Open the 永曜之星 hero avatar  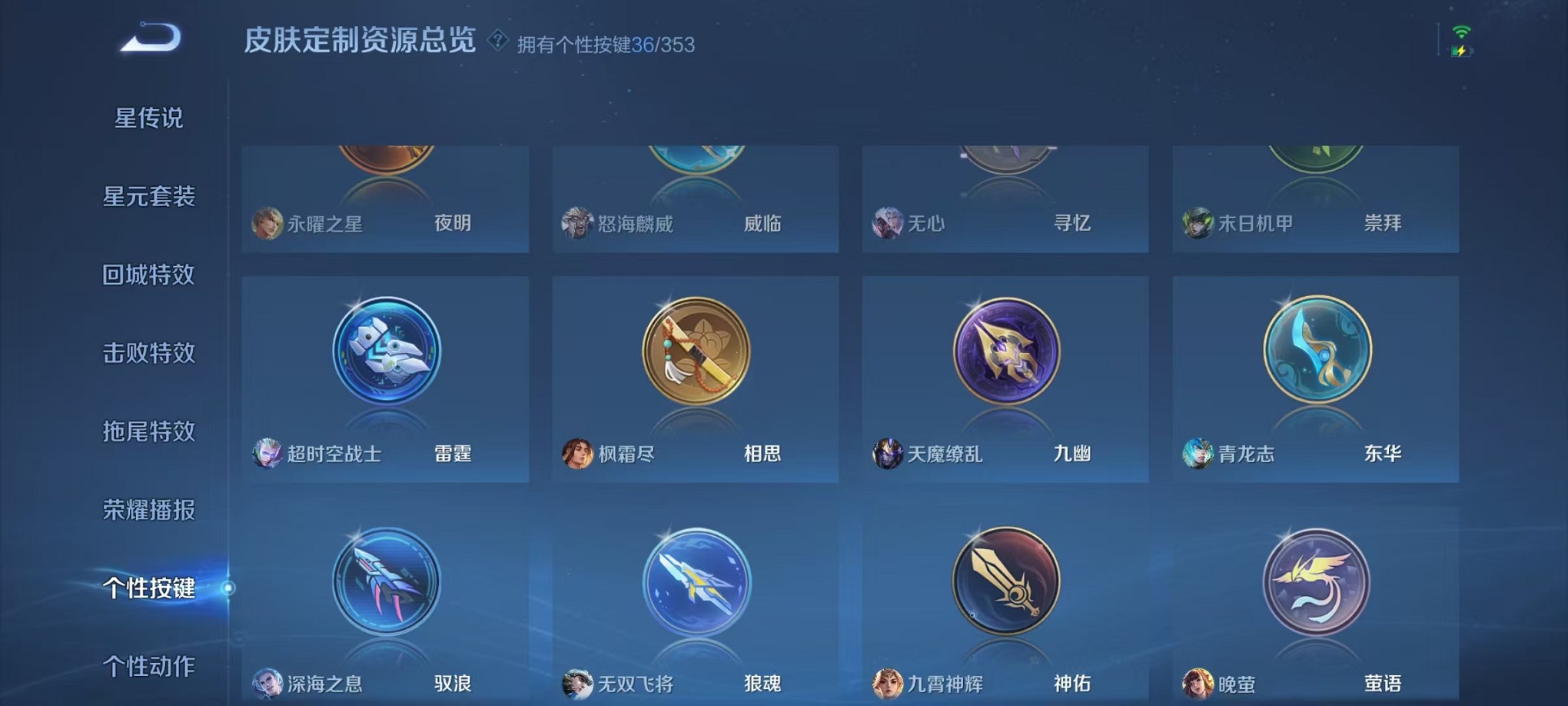[267, 222]
